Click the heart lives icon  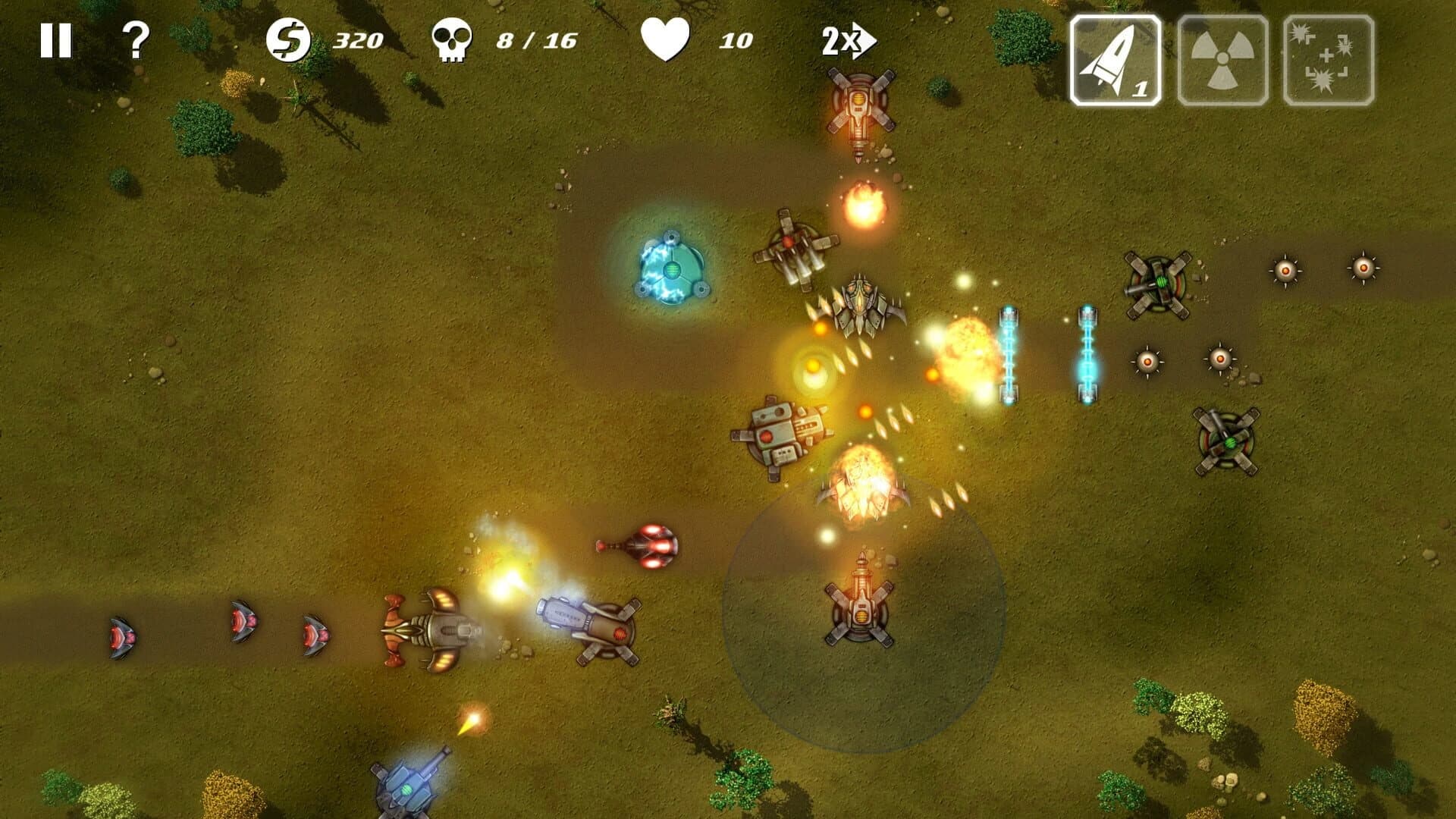666,39
